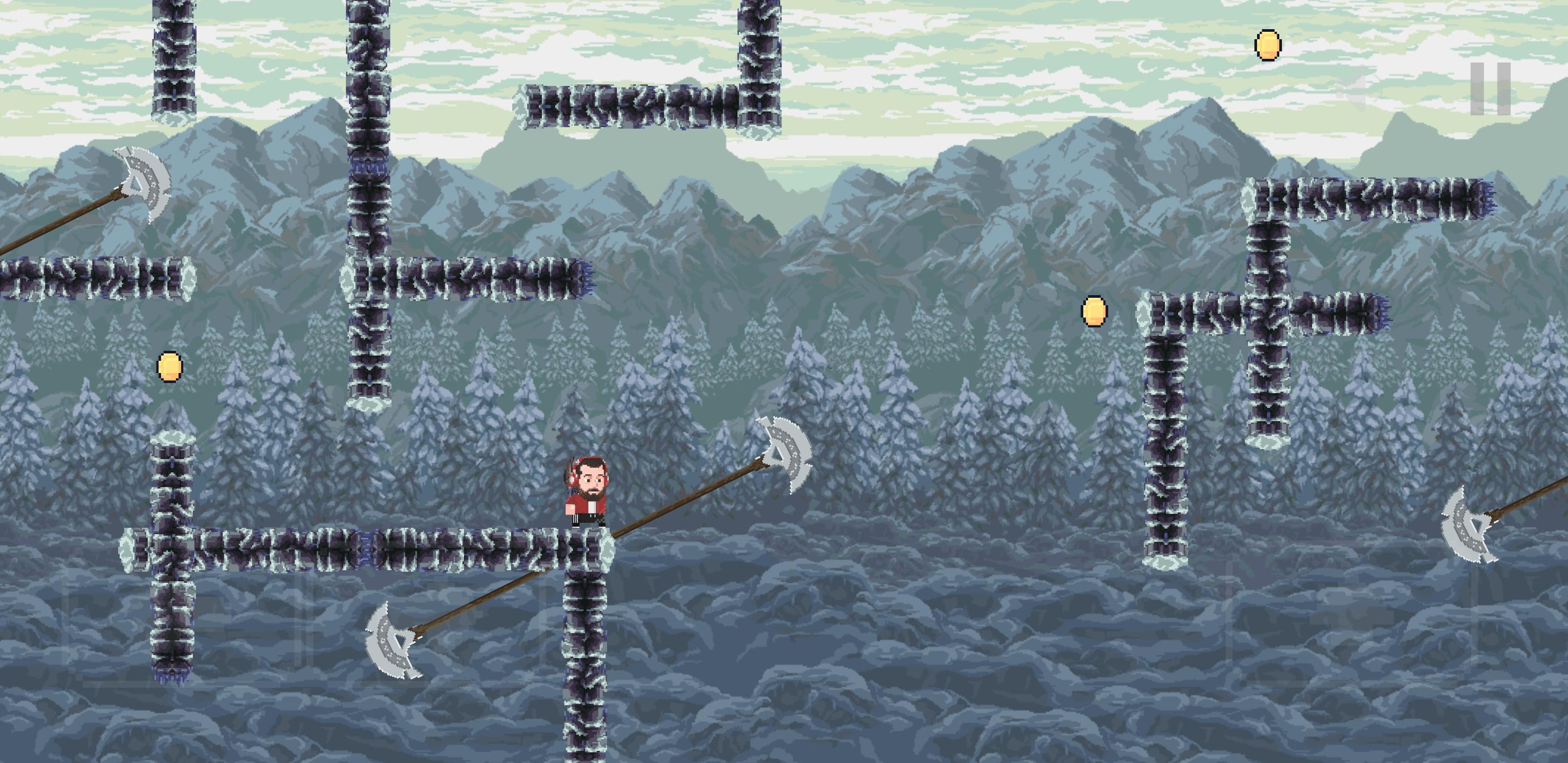
Task: Tap the faint ghosted icon left of pause
Action: click(x=1348, y=92)
